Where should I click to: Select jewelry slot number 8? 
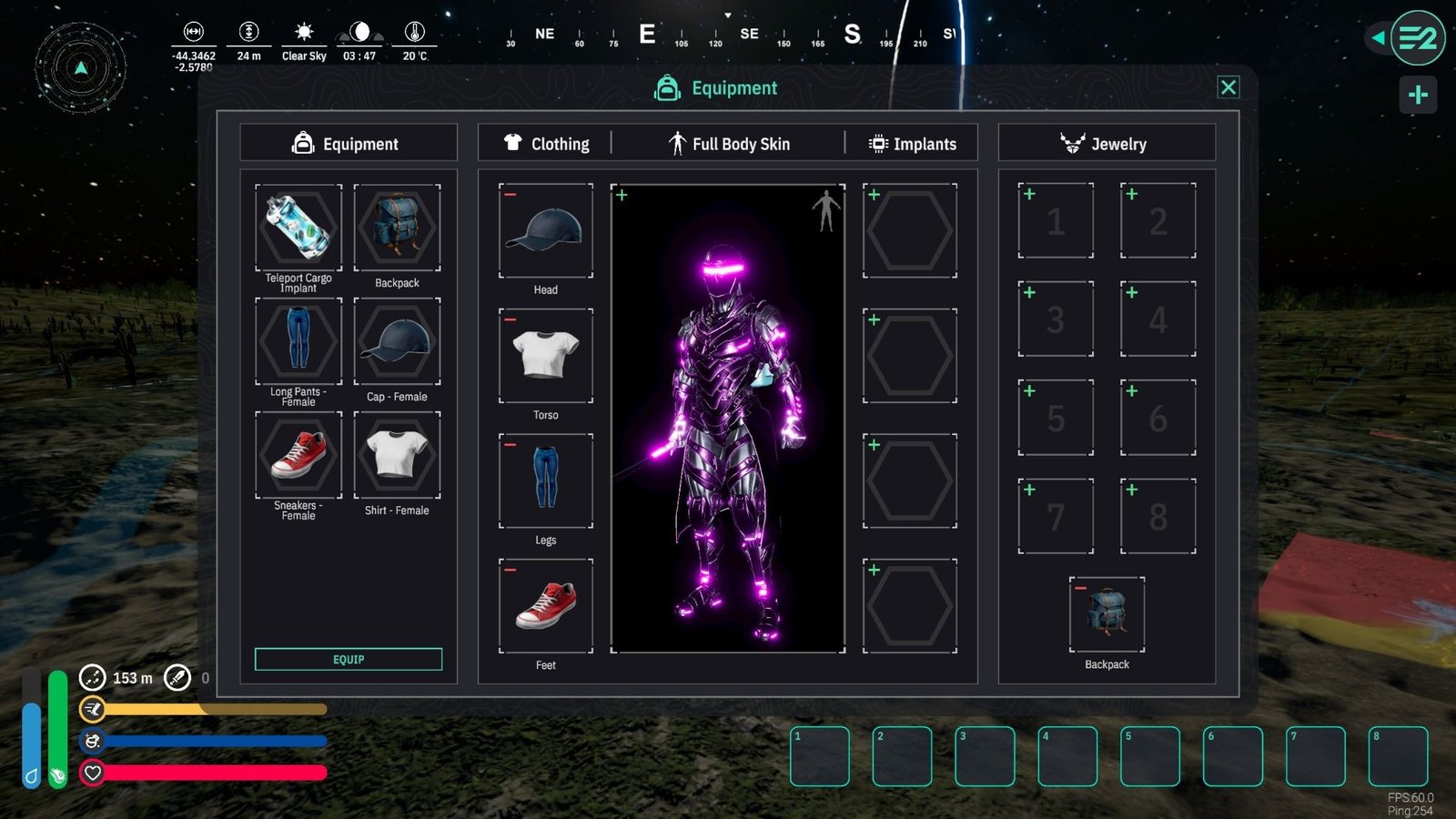click(1158, 516)
